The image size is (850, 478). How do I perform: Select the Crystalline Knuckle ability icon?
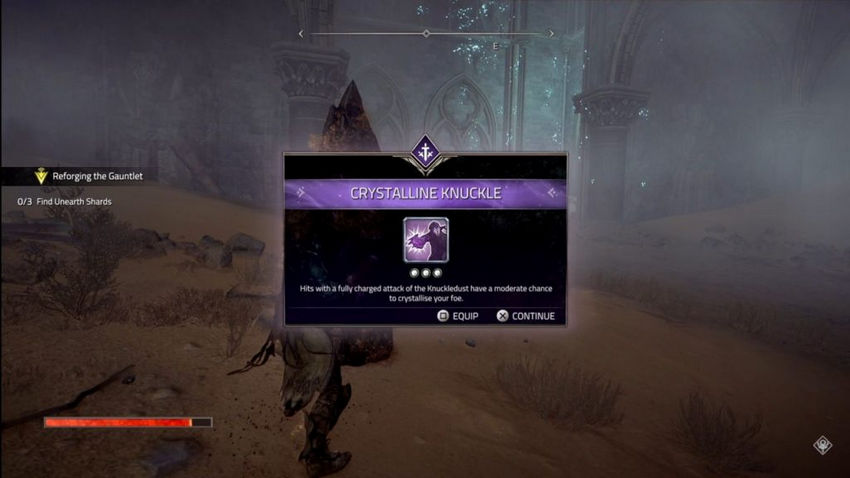(425, 240)
